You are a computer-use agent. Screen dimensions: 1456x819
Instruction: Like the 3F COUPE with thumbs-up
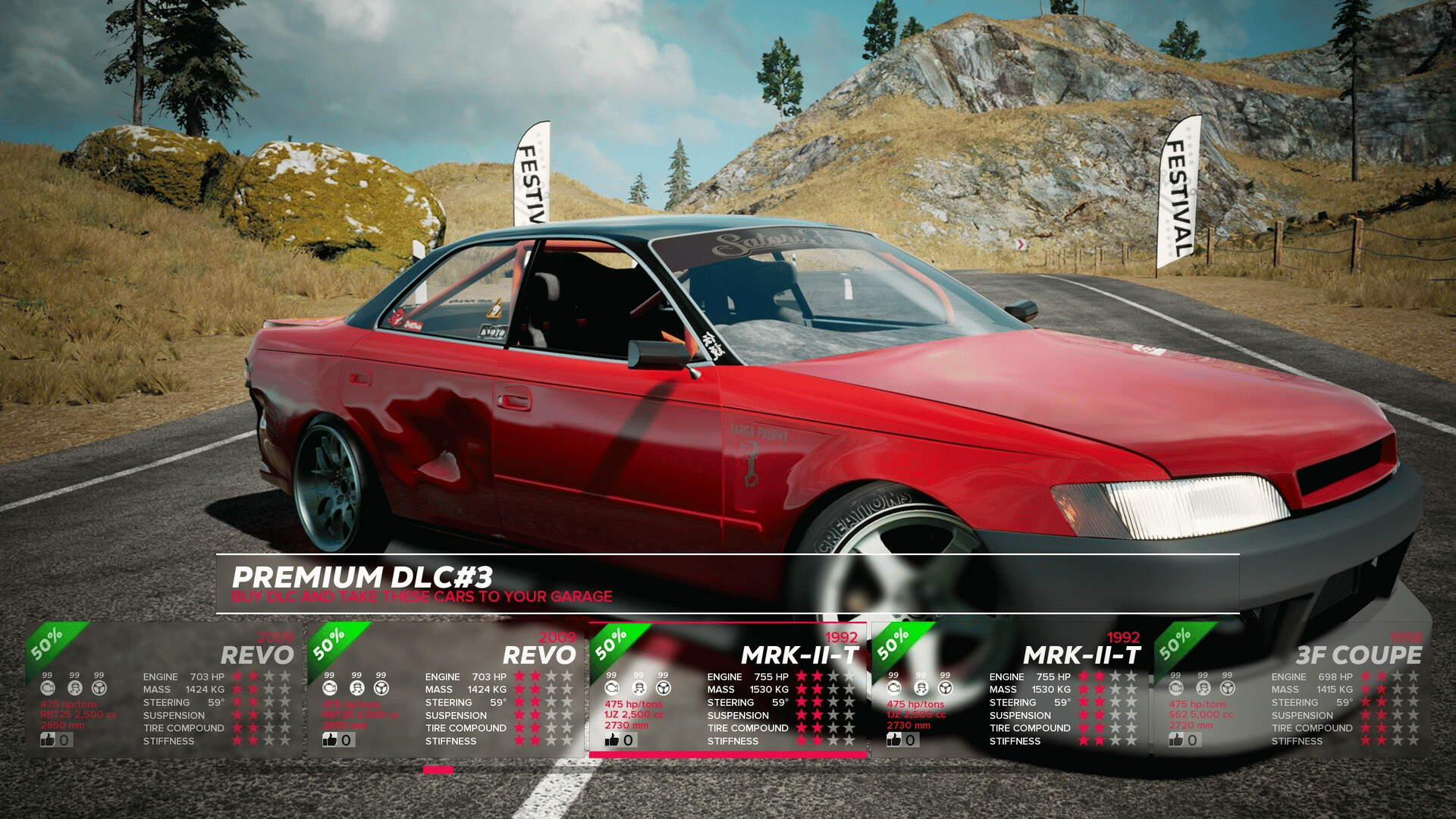pyautogui.click(x=1176, y=739)
